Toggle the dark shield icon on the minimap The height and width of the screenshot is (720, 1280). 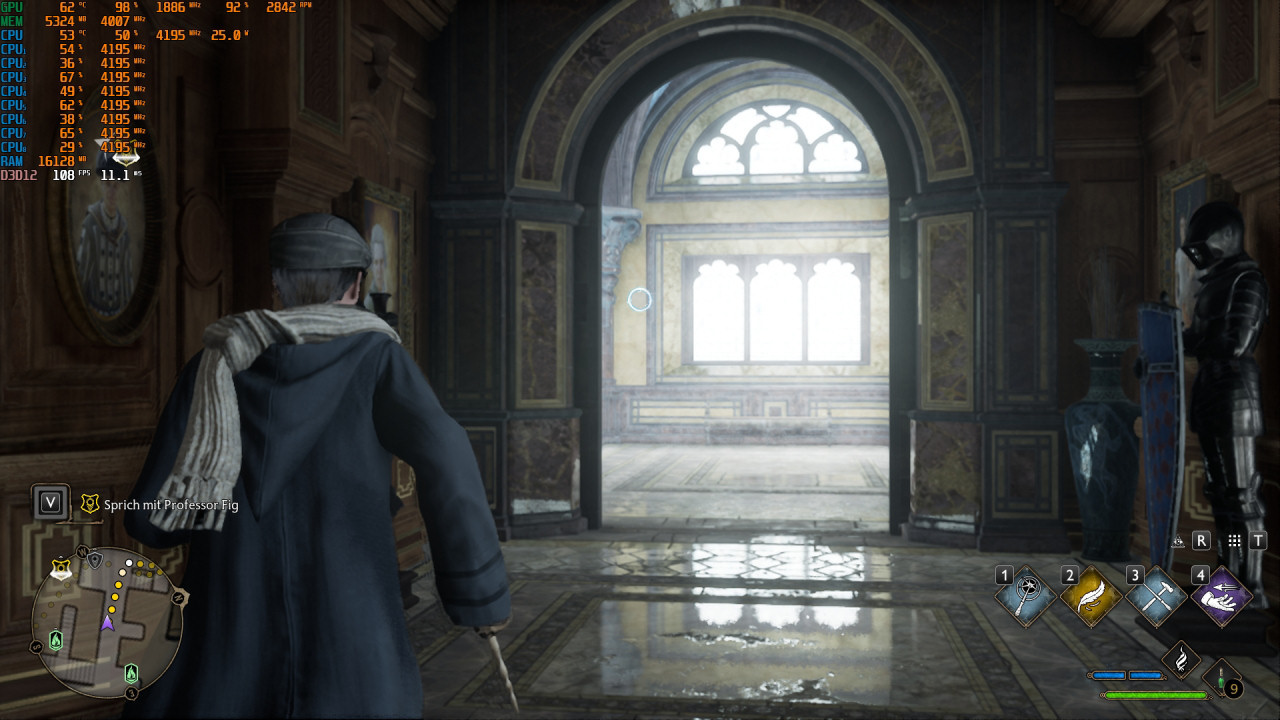click(95, 559)
